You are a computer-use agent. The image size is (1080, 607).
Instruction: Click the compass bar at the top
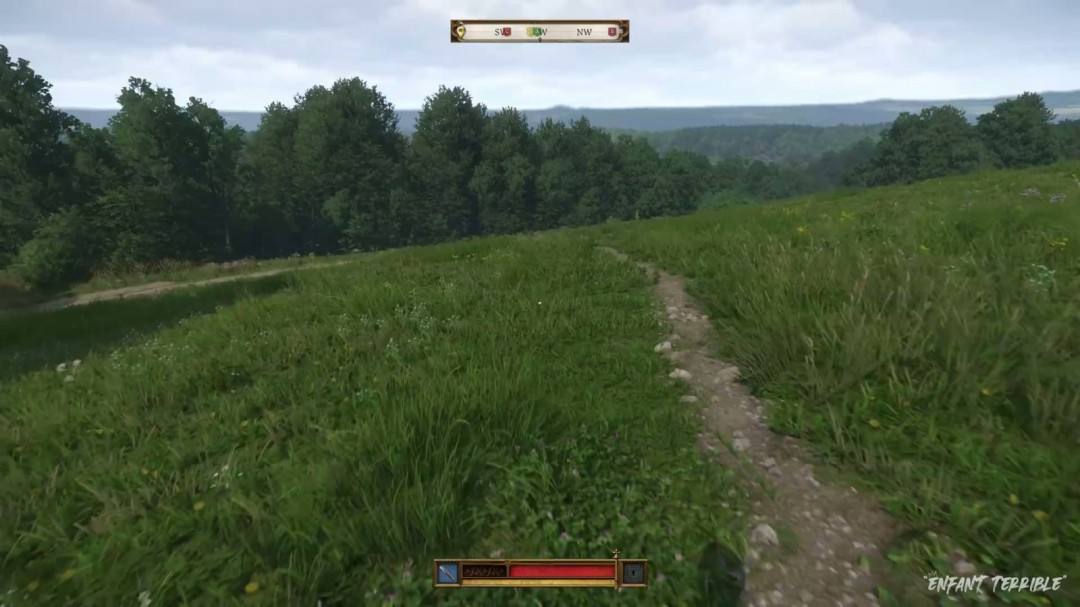tap(540, 31)
